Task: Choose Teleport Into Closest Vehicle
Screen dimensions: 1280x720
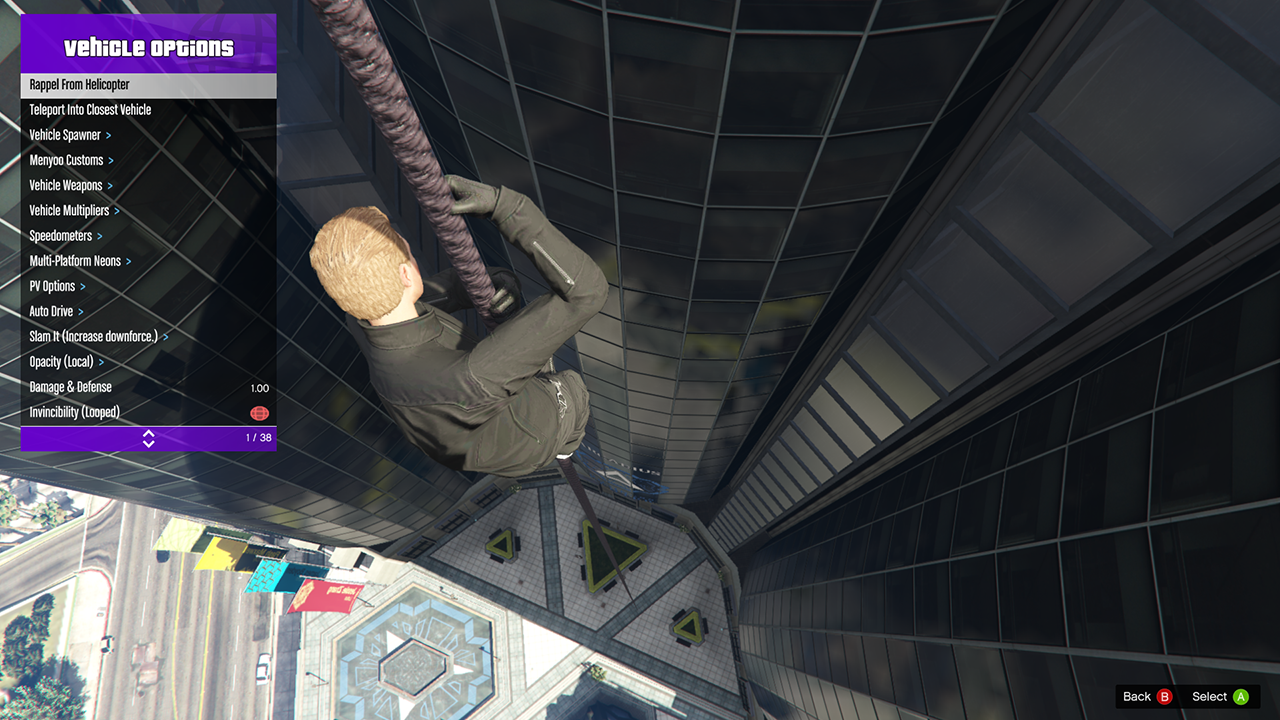Action: click(x=148, y=110)
